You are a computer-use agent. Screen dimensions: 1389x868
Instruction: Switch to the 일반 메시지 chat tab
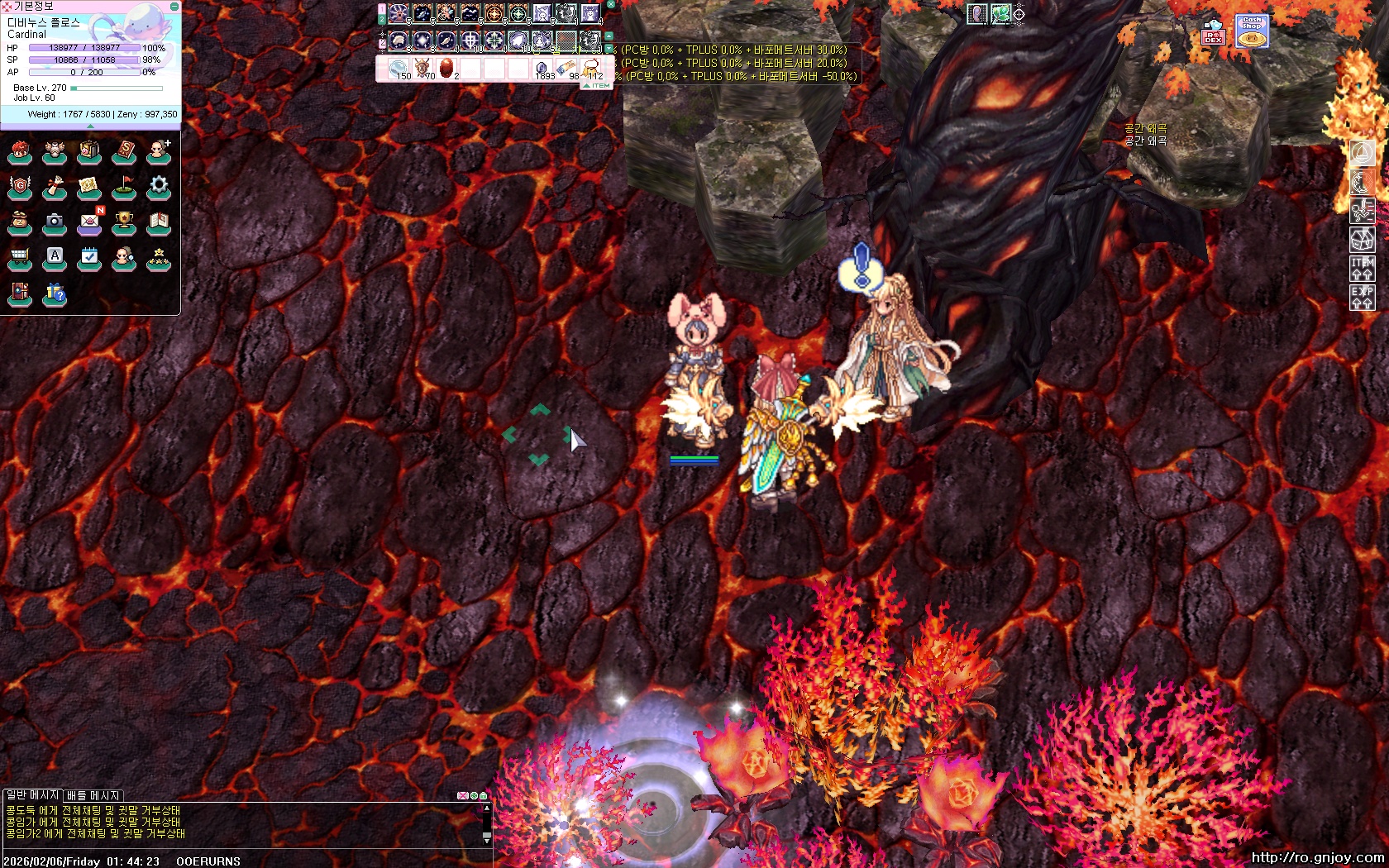32,795
